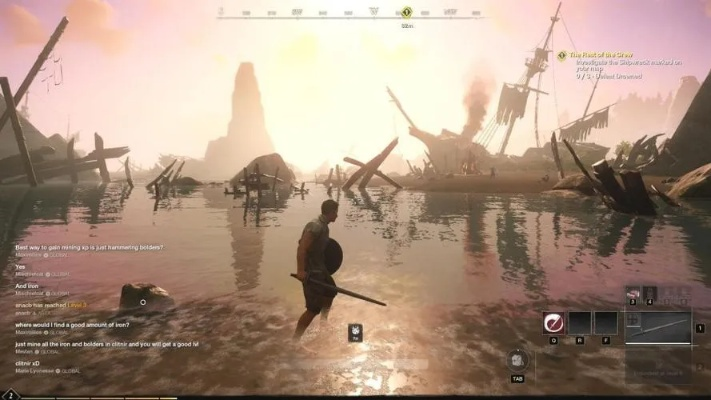Use the food item in quick slot 3
This screenshot has height=400, width=711.
coord(632,295)
